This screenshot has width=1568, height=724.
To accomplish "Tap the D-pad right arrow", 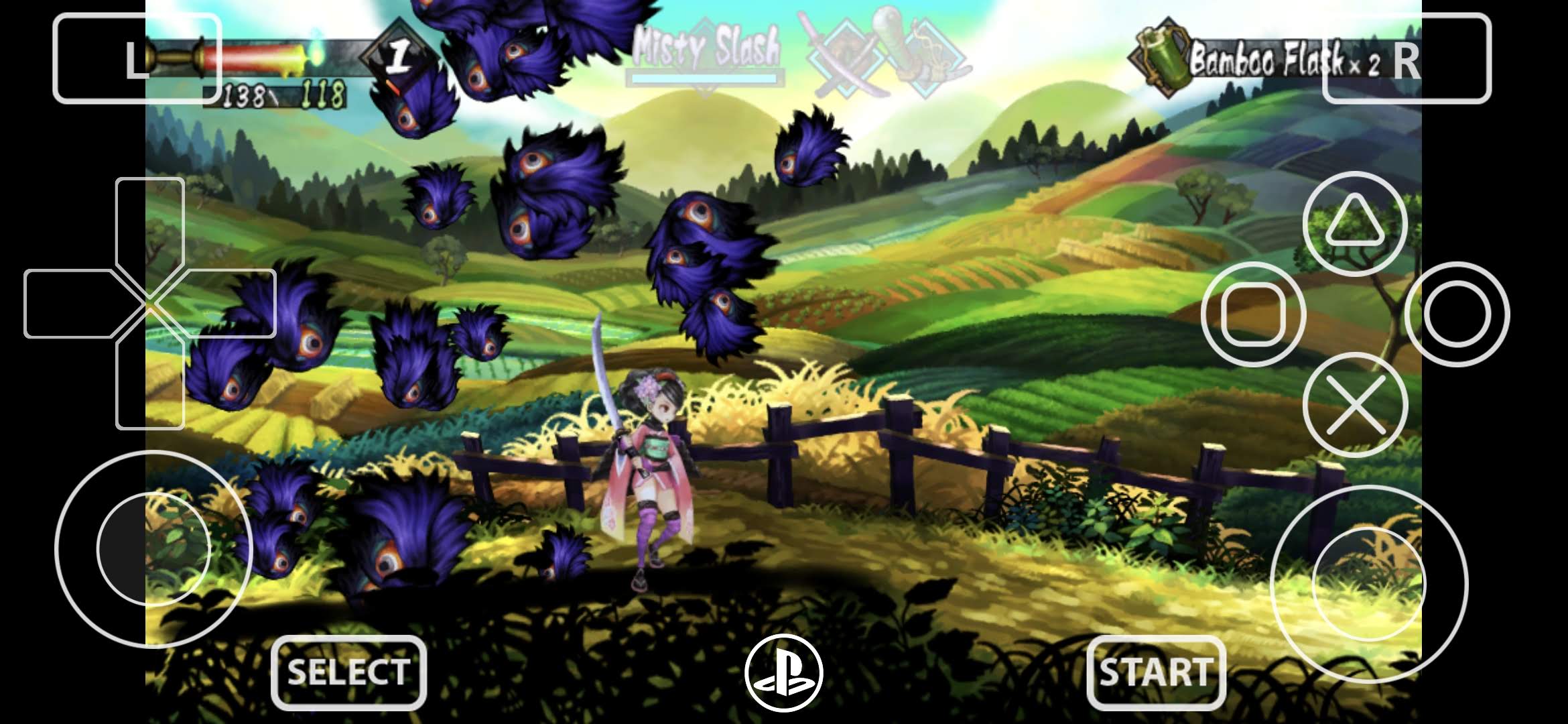I will 231,304.
